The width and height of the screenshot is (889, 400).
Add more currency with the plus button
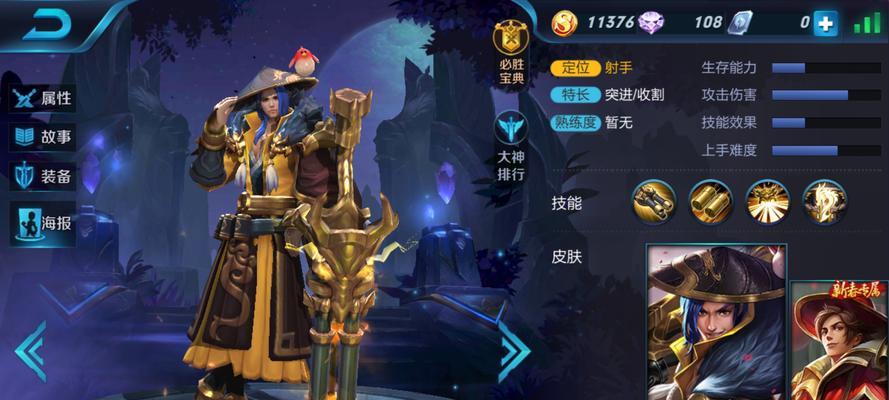pyautogui.click(x=825, y=23)
